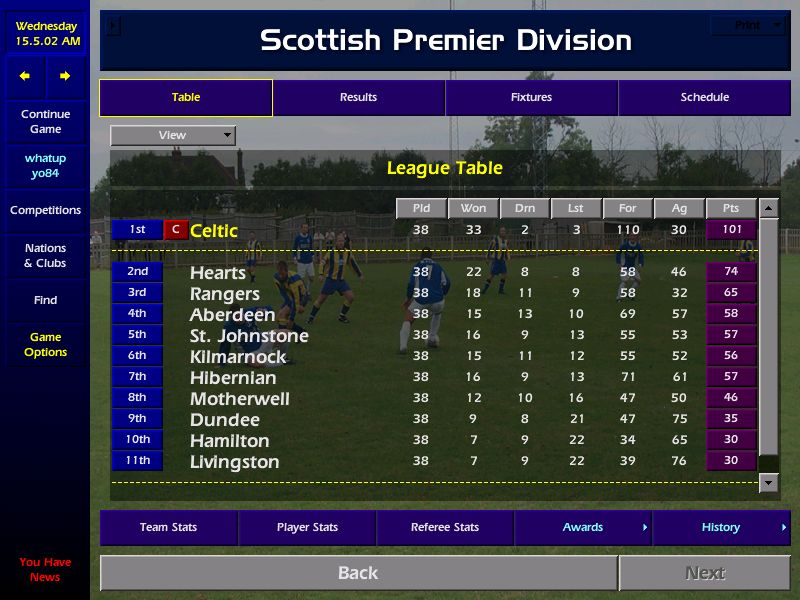The width and height of the screenshot is (800, 600).
Task: Select Celtic in the league table
Action: click(214, 231)
